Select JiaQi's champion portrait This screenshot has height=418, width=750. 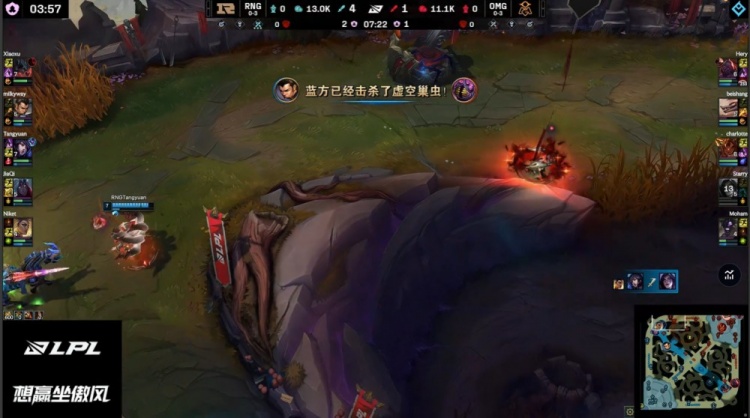click(x=24, y=188)
